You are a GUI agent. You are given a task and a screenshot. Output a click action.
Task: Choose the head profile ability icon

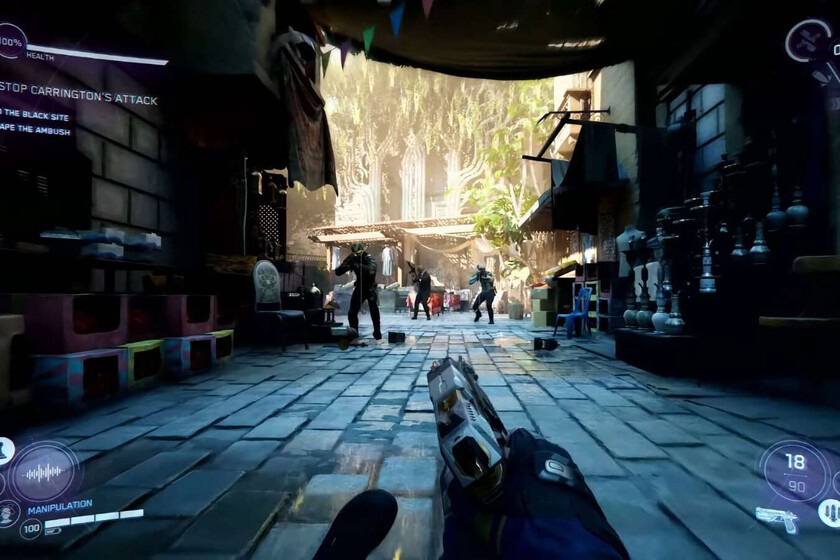[5, 514]
